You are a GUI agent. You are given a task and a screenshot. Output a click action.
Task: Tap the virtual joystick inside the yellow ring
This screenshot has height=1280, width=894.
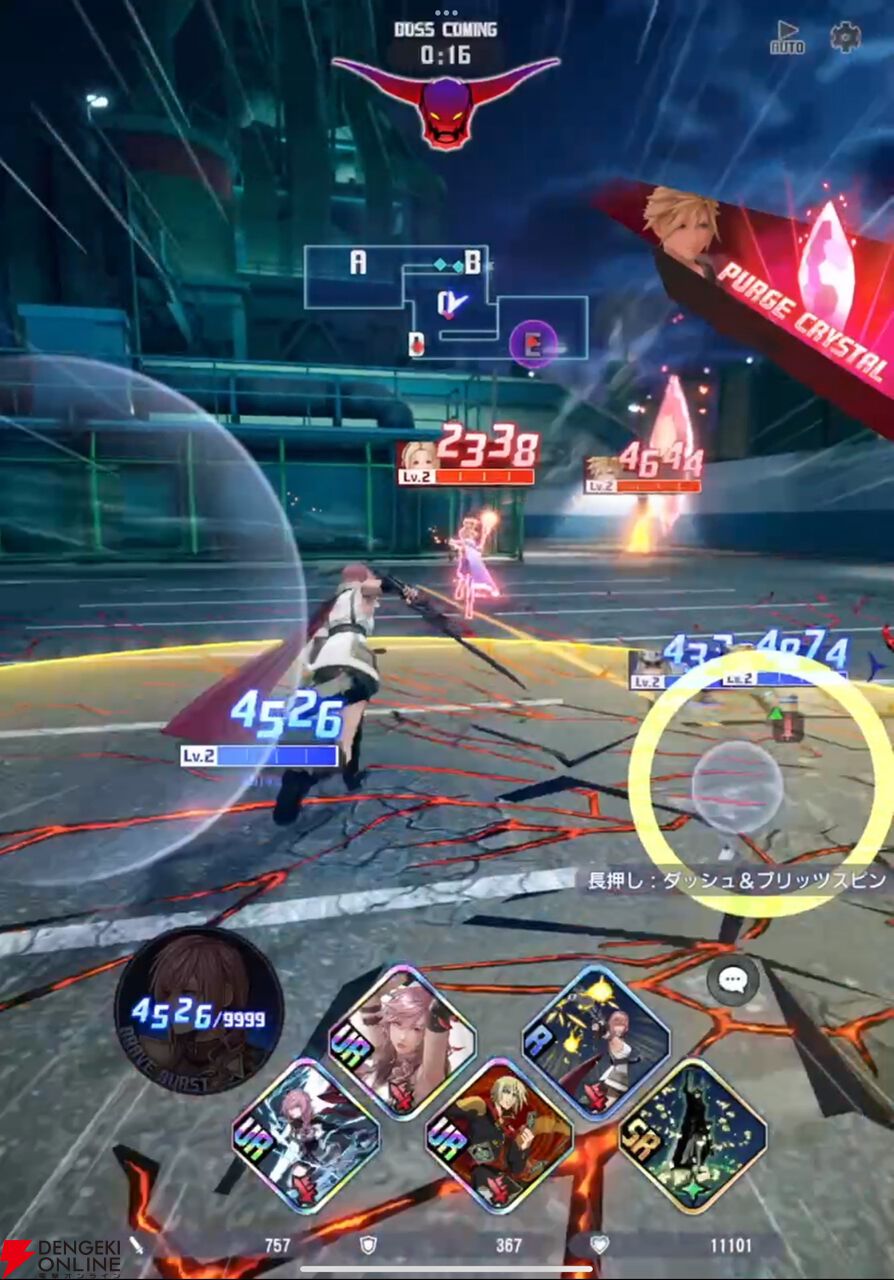(x=738, y=786)
